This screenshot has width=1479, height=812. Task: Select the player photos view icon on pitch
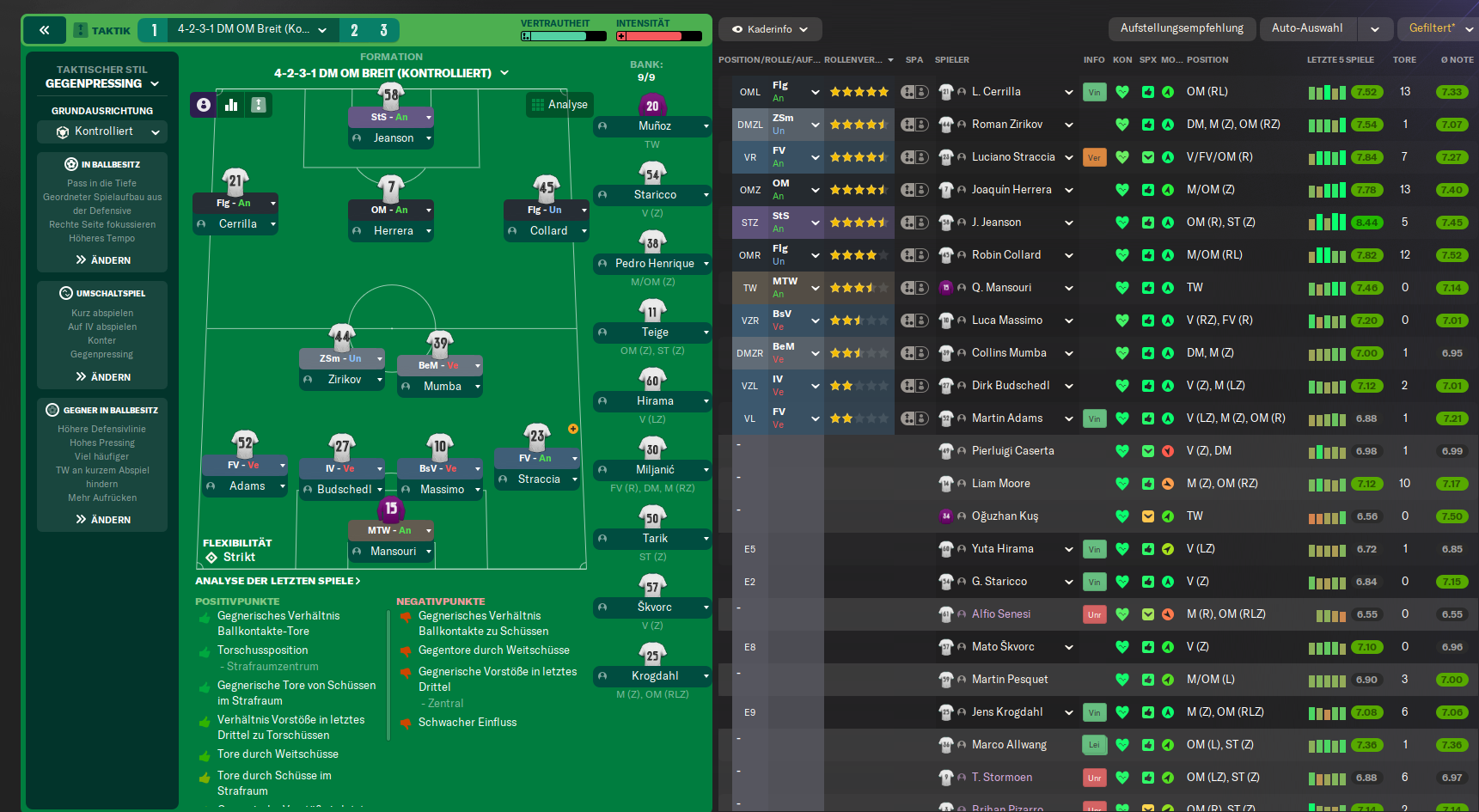(203, 104)
